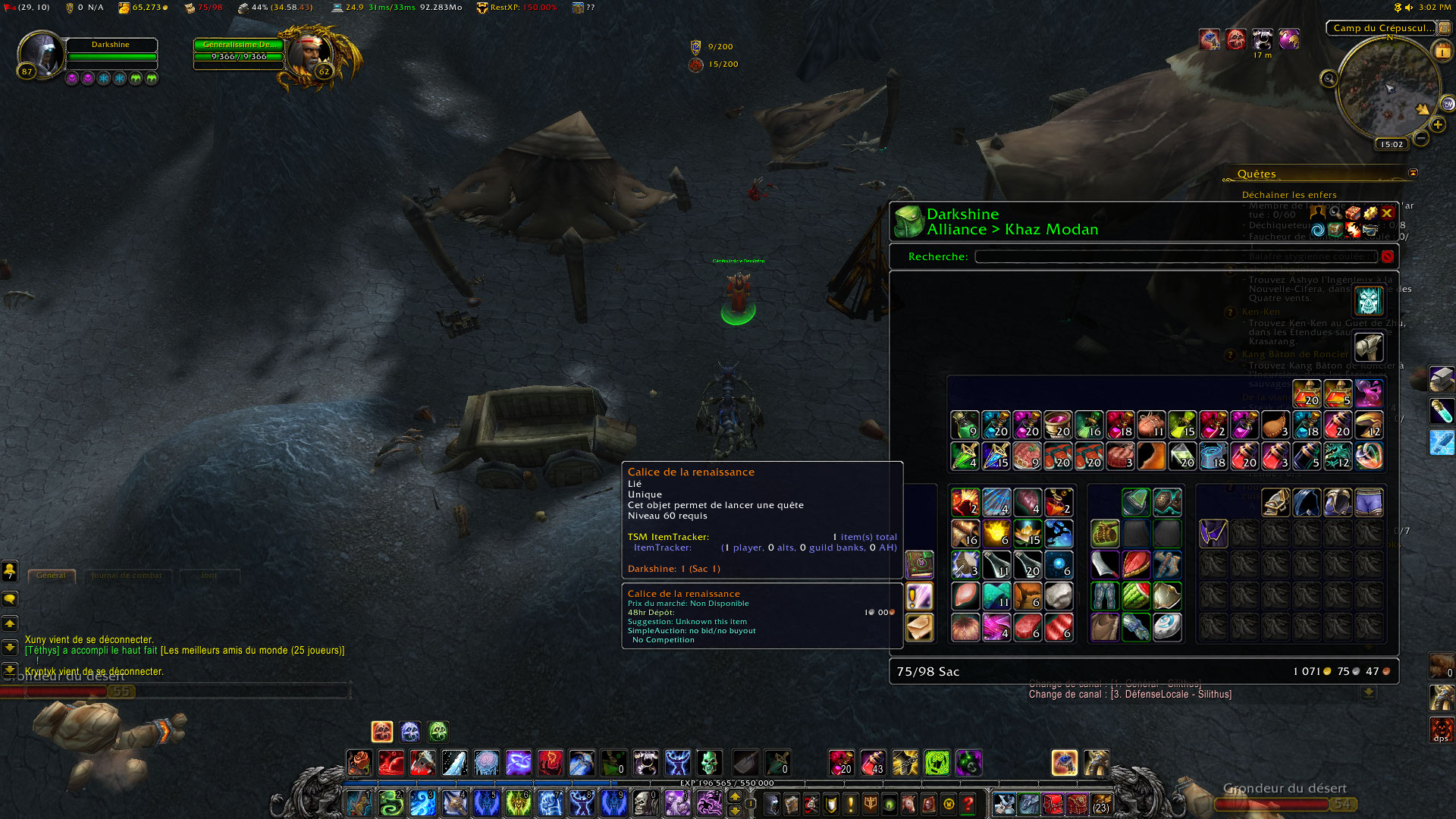Image resolution: width=1456 pixels, height=819 pixels.
Task: Close the Darkshine bag window
Action: click(x=1387, y=213)
